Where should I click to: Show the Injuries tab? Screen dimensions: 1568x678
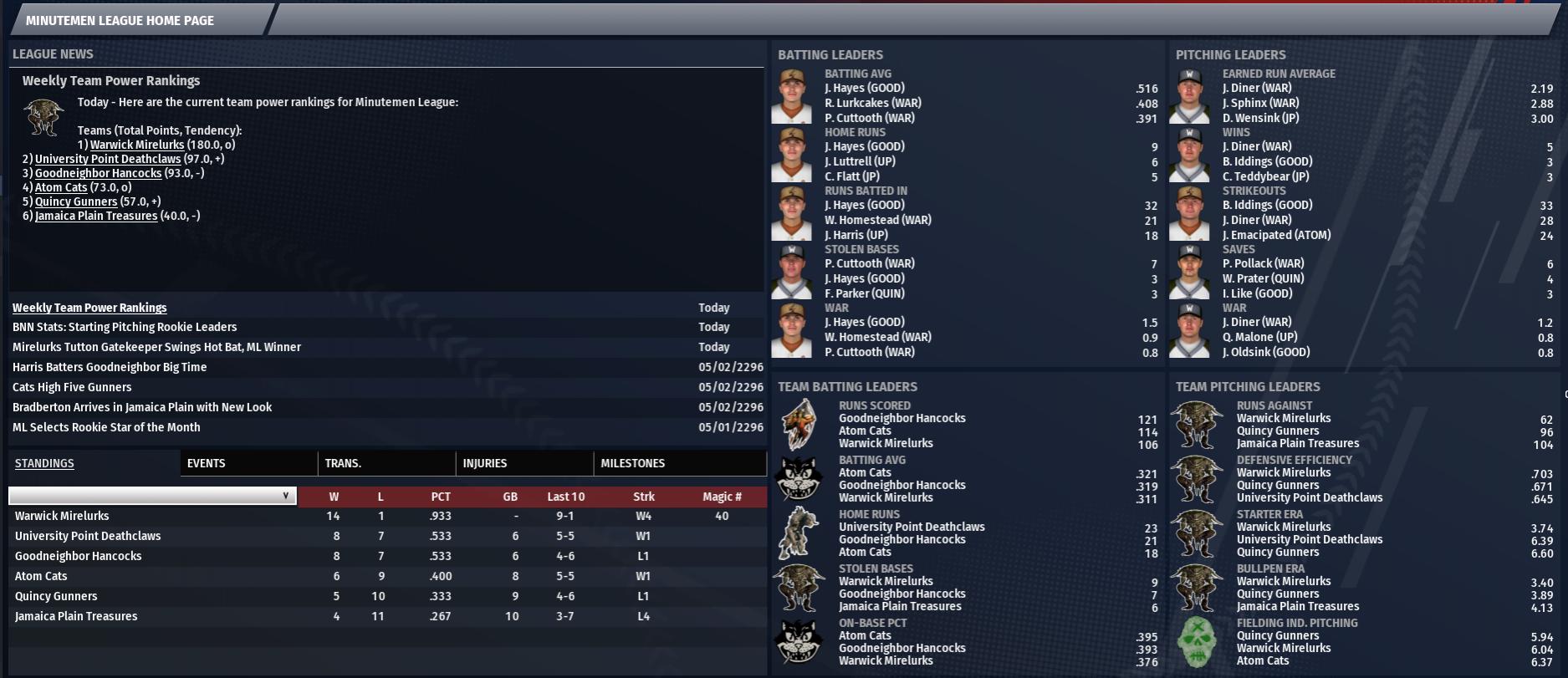[484, 463]
